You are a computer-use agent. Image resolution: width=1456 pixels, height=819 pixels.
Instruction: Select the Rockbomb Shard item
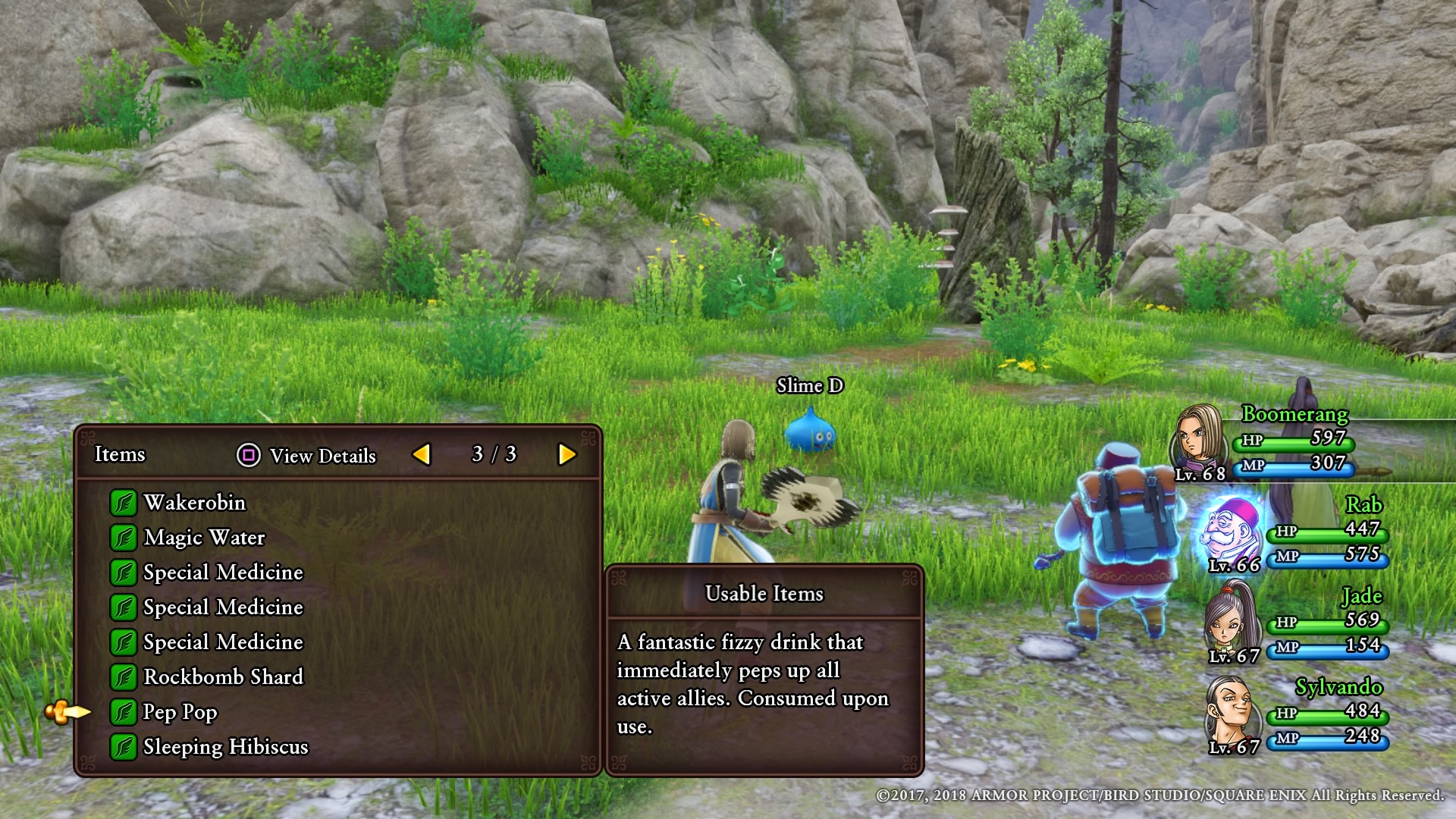click(x=222, y=677)
